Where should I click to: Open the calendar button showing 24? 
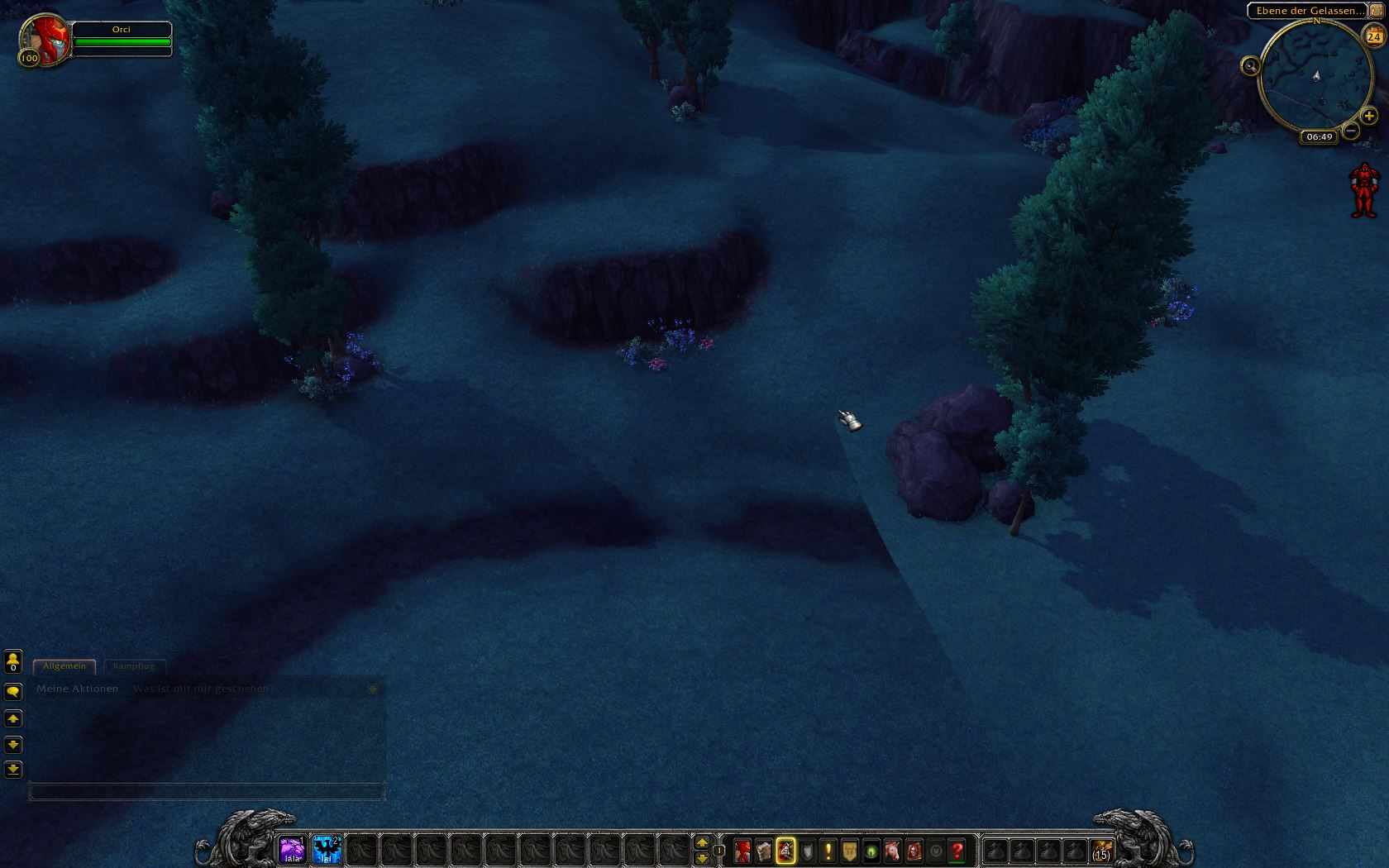[1373, 36]
